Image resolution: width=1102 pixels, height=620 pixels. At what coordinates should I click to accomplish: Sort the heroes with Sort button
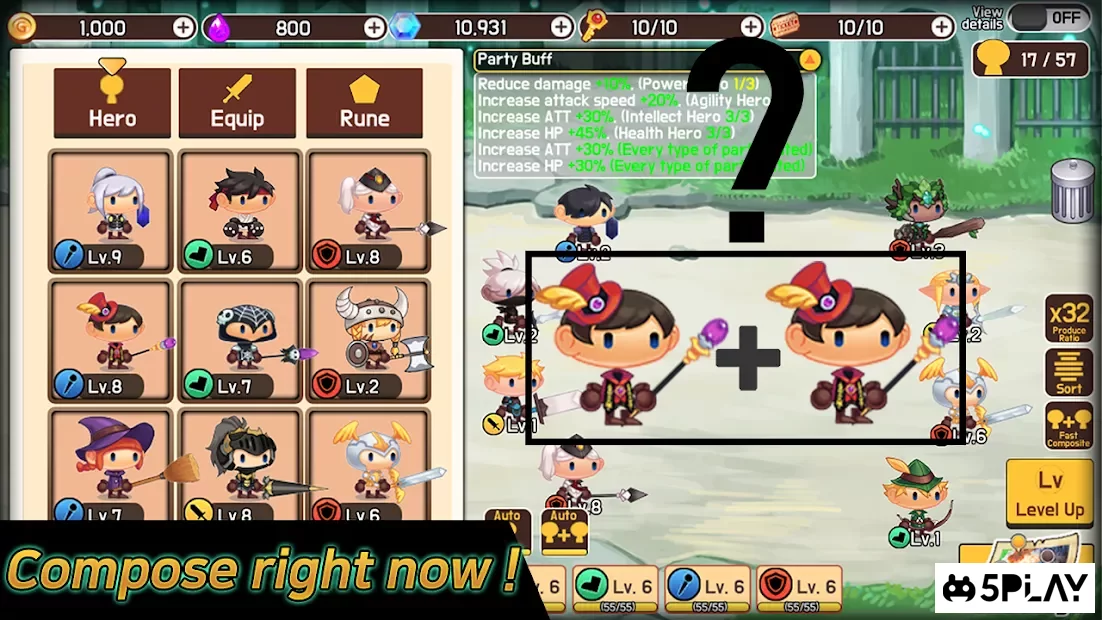coord(1068,373)
